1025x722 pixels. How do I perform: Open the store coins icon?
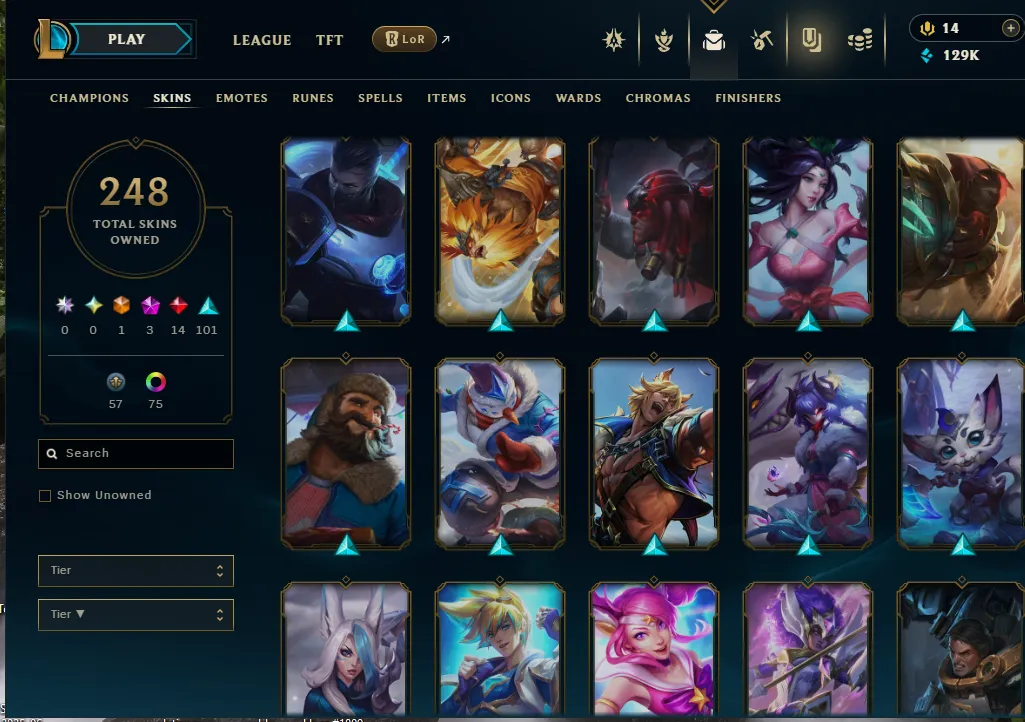[x=859, y=41]
